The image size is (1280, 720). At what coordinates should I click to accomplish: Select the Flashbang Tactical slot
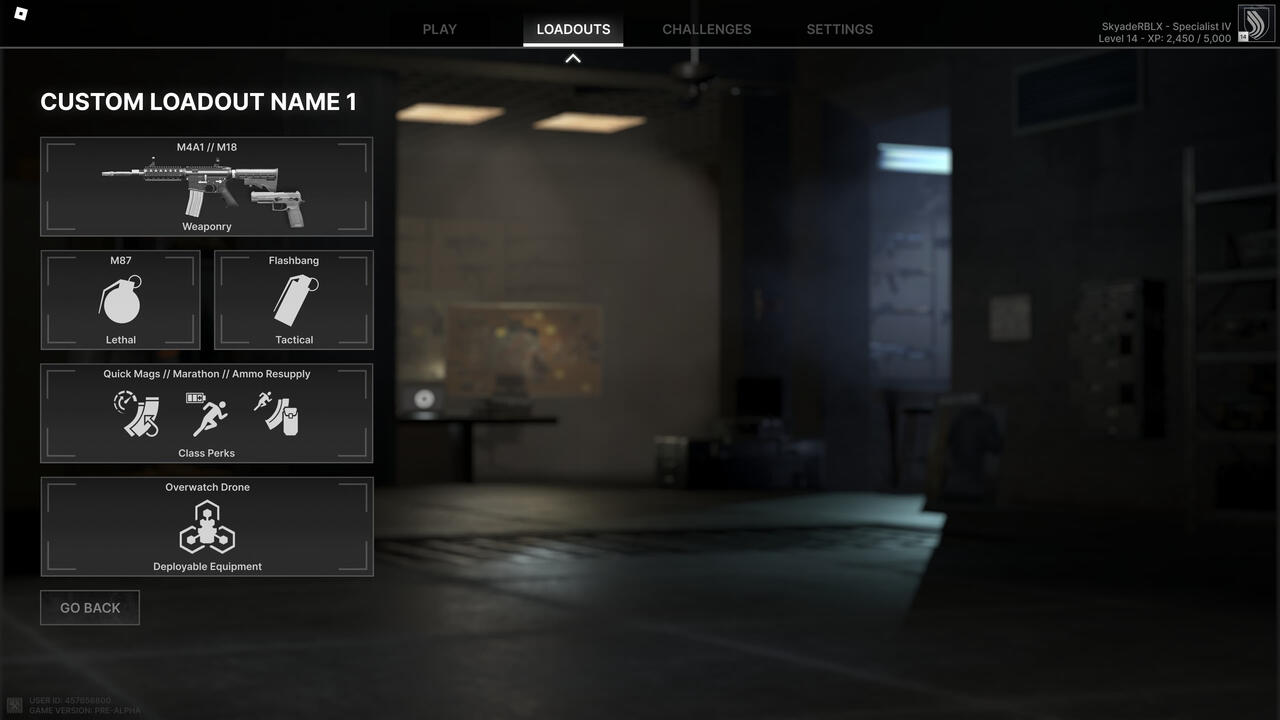pos(294,300)
